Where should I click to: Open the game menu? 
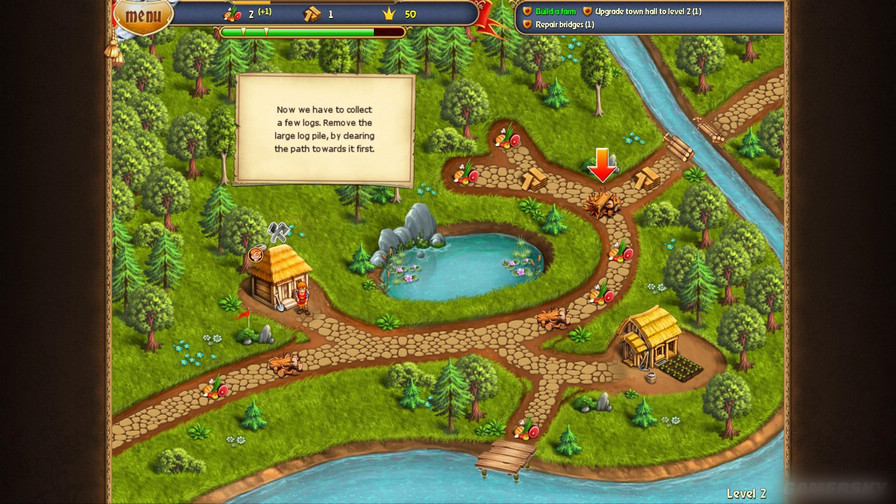[143, 14]
